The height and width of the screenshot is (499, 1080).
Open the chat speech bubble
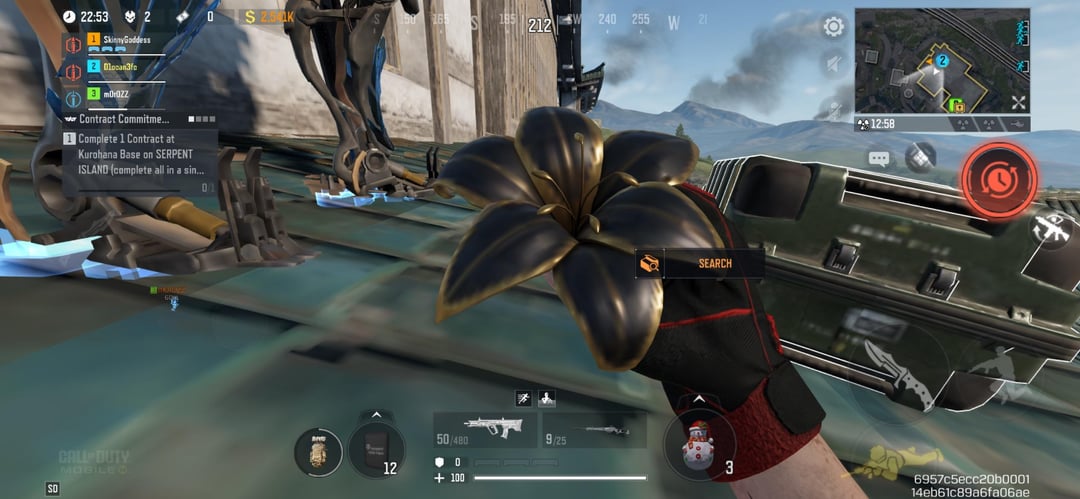click(879, 158)
